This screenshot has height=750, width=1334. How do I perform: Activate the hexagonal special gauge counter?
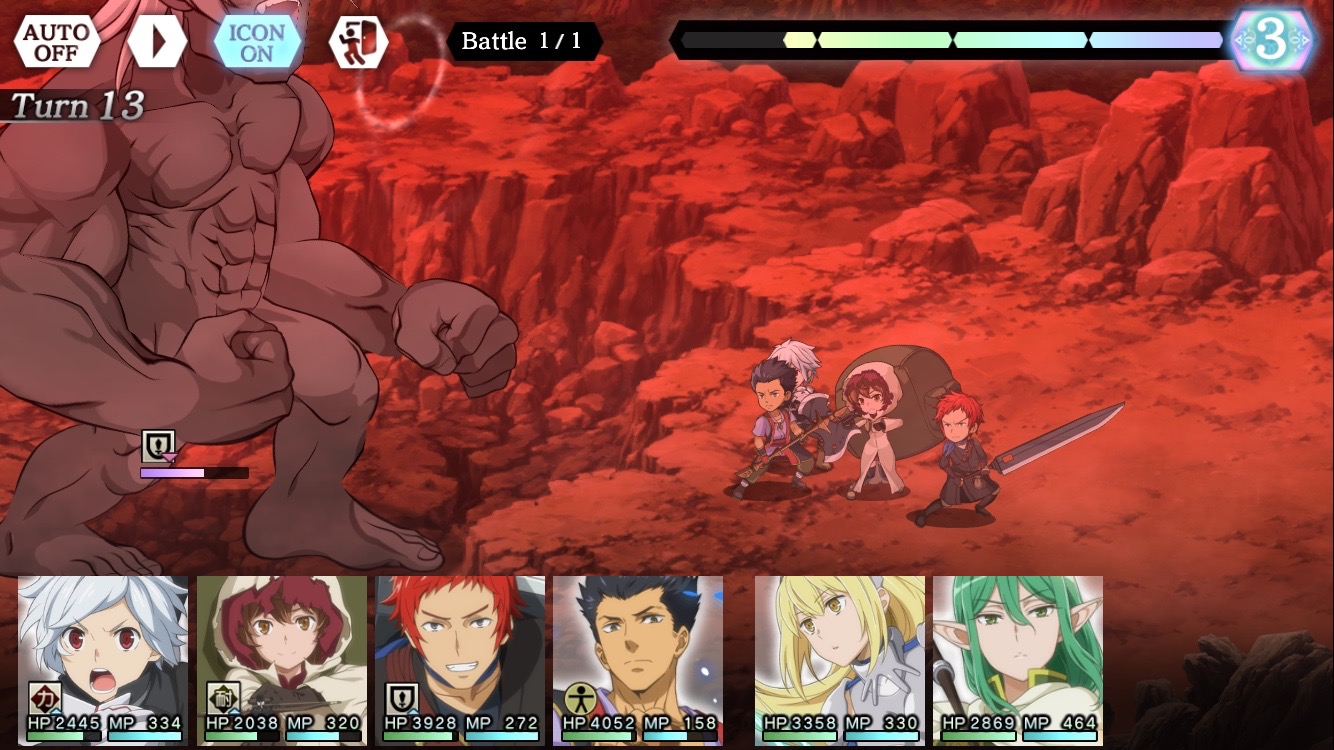coord(1272,40)
